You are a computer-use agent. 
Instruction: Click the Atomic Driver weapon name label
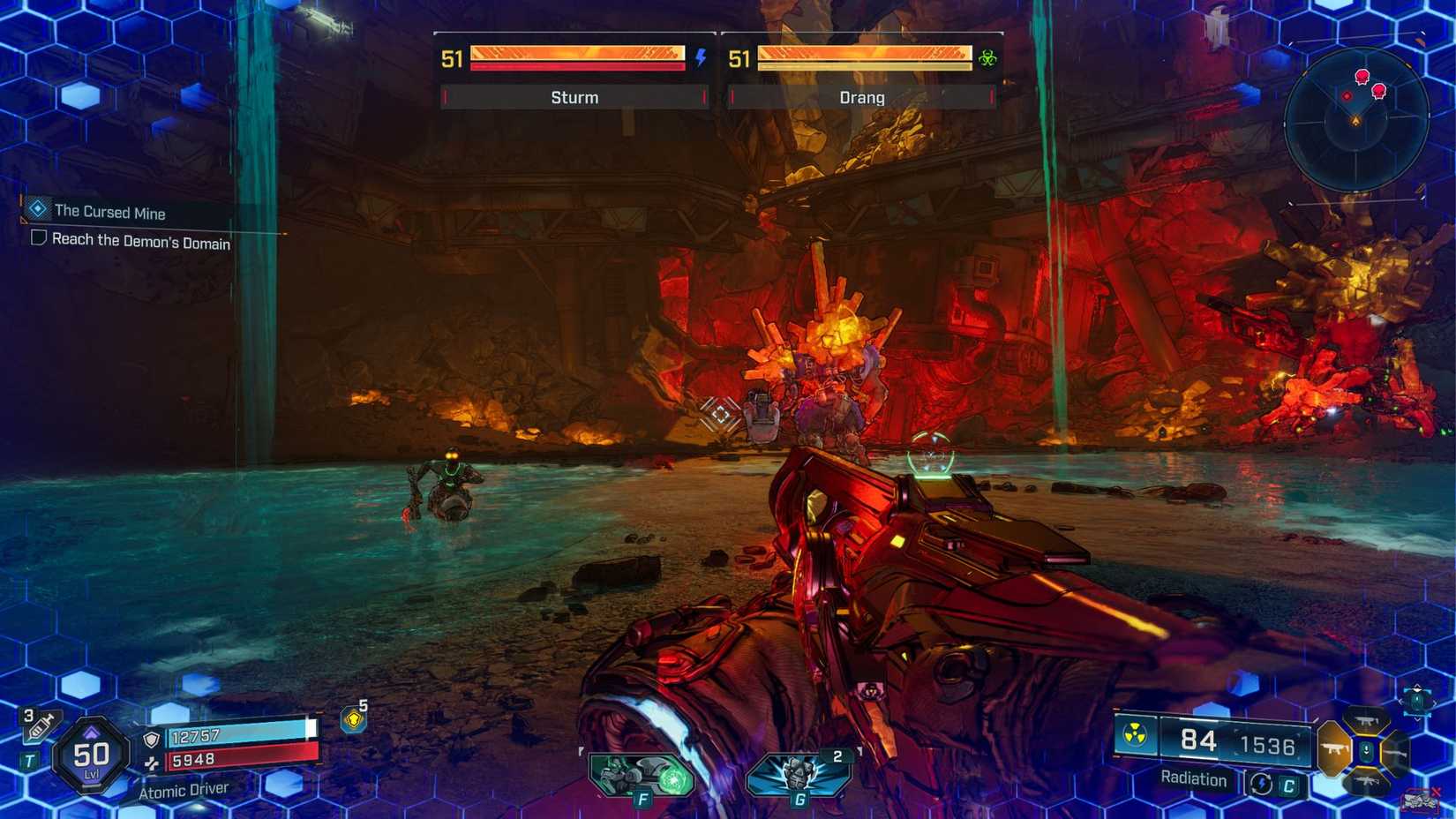[x=184, y=789]
